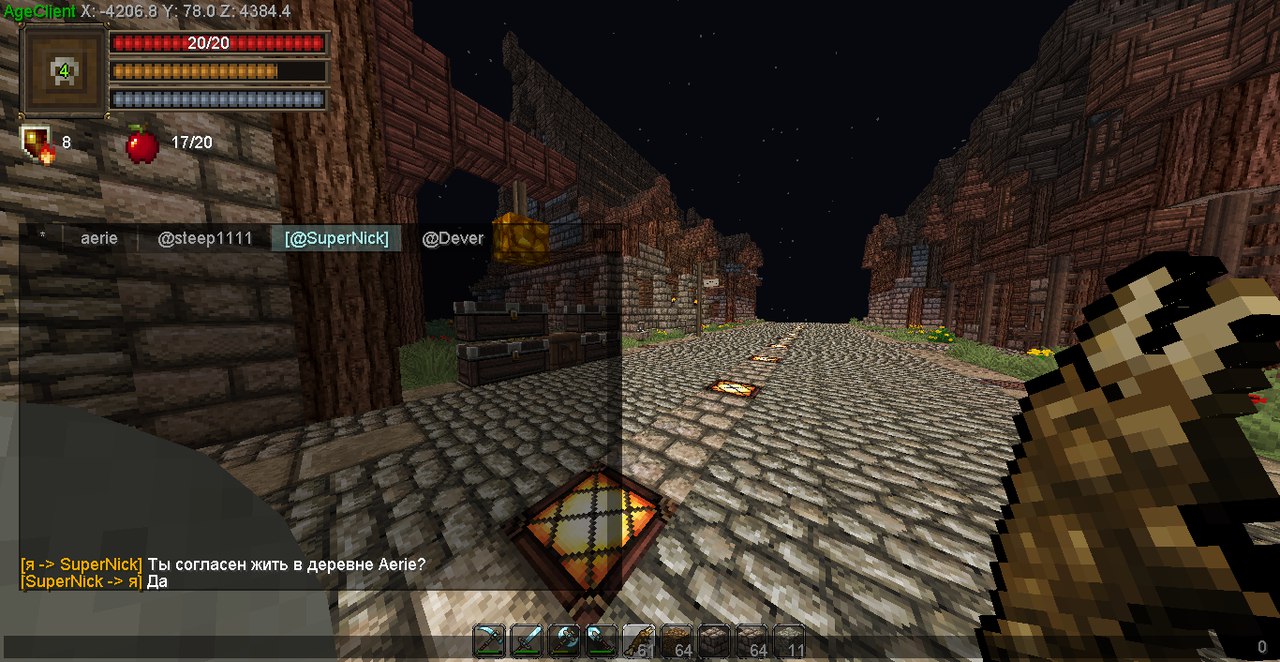
Task: Switch to the @Dever chat tab
Action: click(453, 238)
